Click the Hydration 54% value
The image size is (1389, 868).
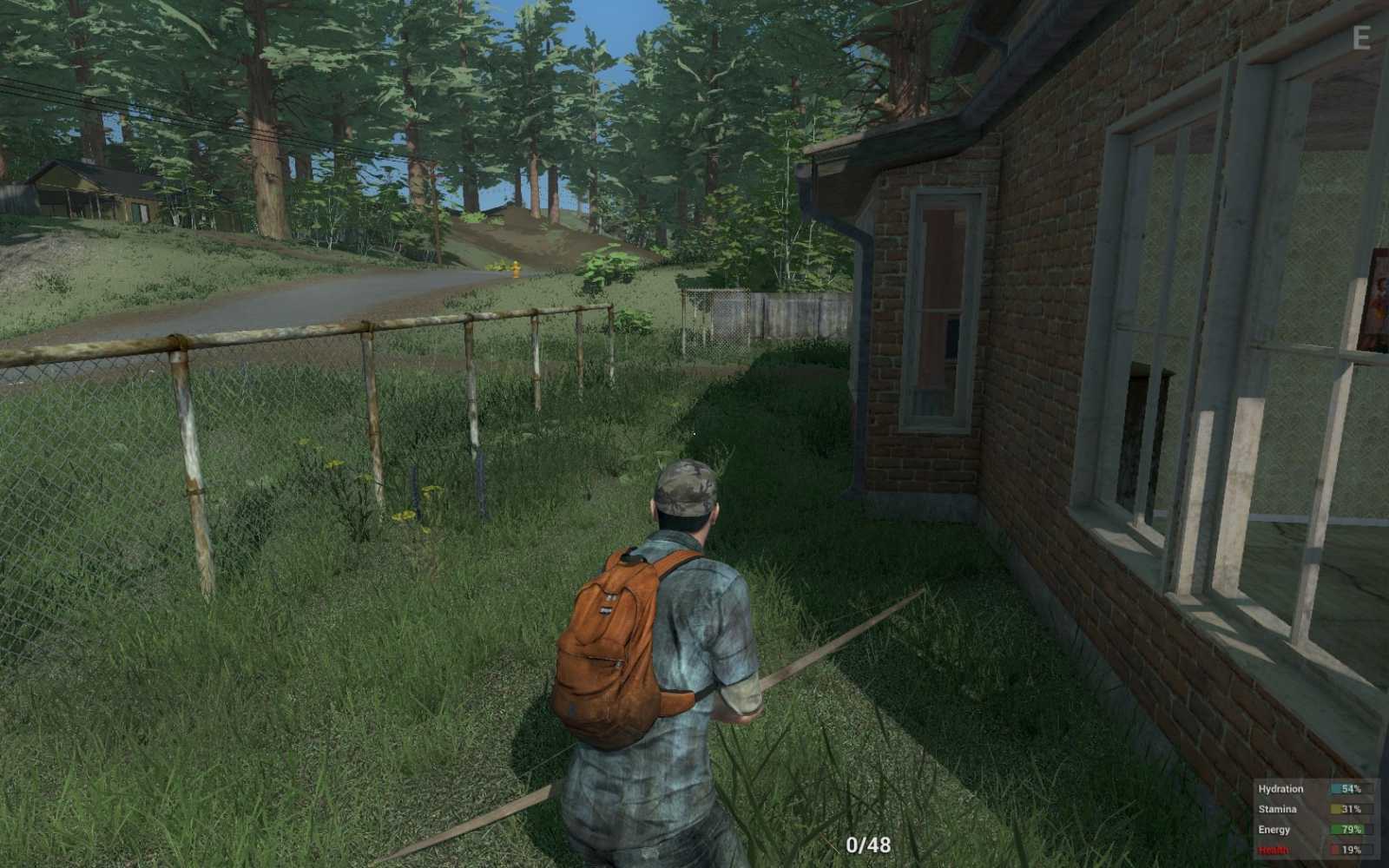1351,788
